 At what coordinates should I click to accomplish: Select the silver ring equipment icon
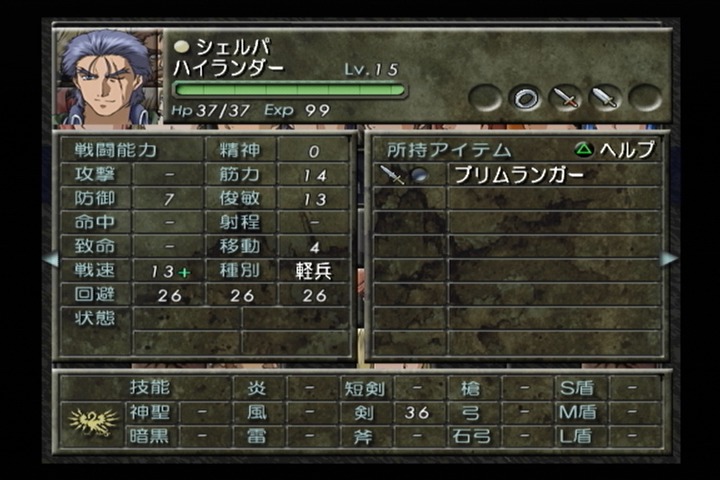pyautogui.click(x=526, y=97)
